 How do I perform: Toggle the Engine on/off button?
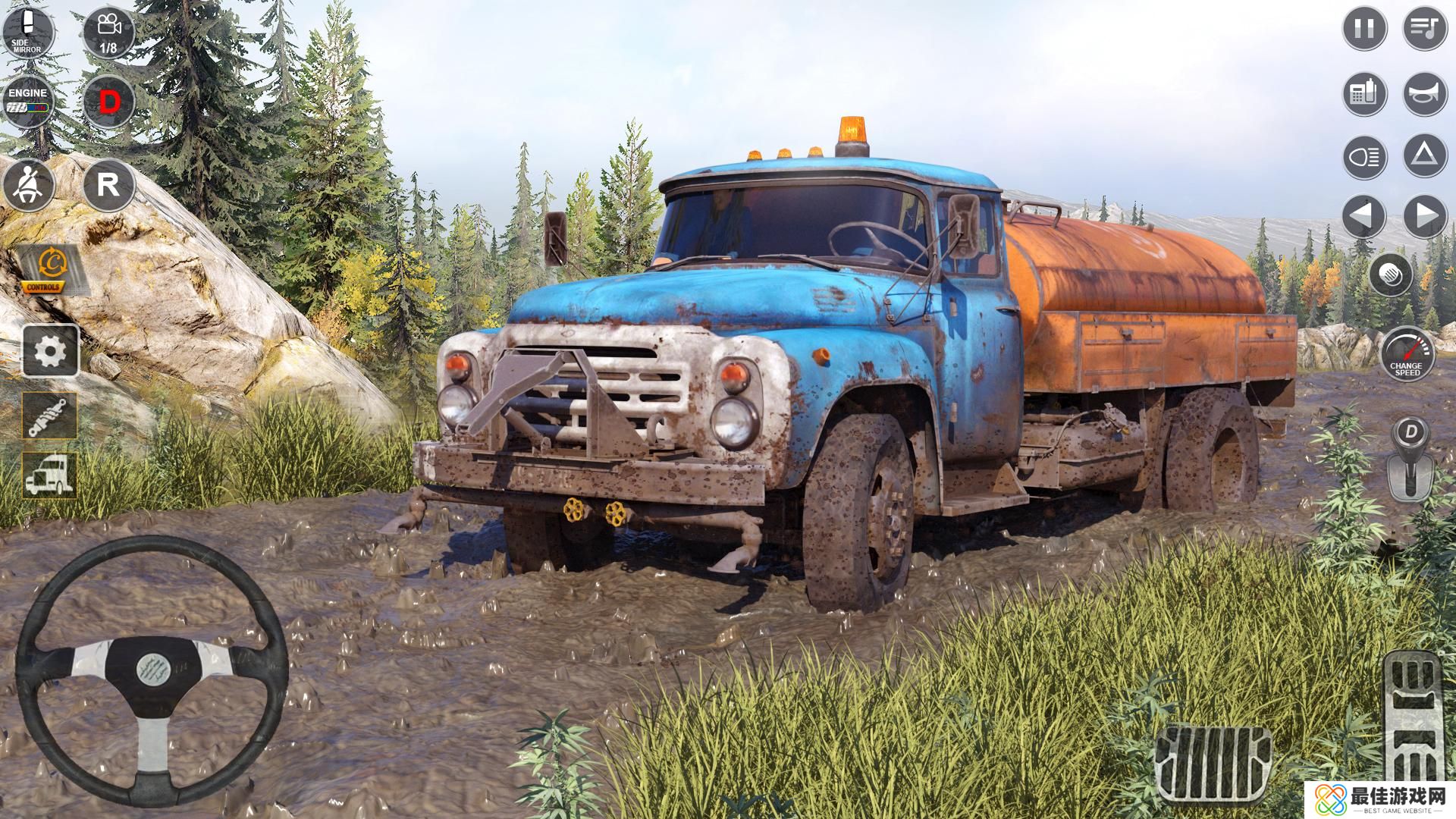pyautogui.click(x=28, y=100)
